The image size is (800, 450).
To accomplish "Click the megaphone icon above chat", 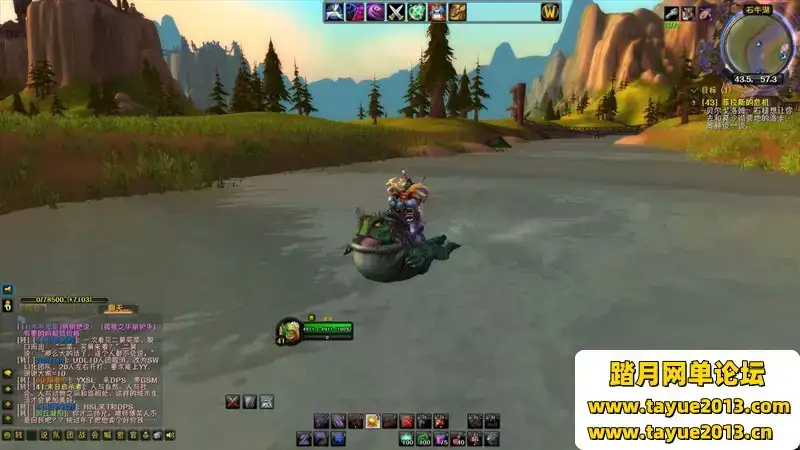I will pos(8,288).
